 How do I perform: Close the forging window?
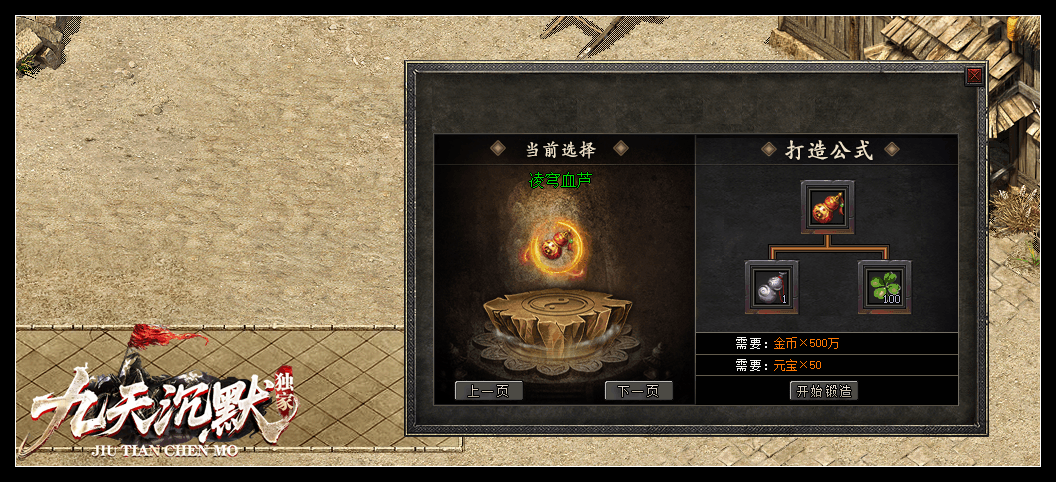pyautogui.click(x=974, y=75)
